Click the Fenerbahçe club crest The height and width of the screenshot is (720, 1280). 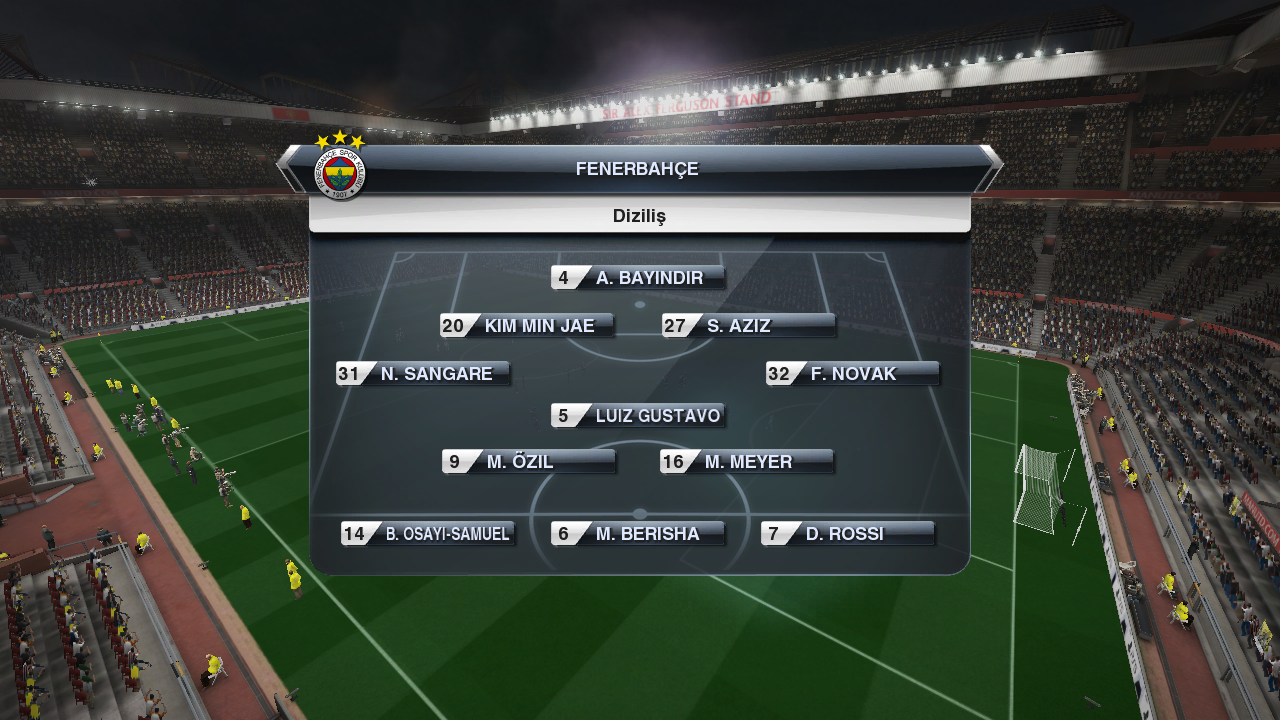click(340, 172)
